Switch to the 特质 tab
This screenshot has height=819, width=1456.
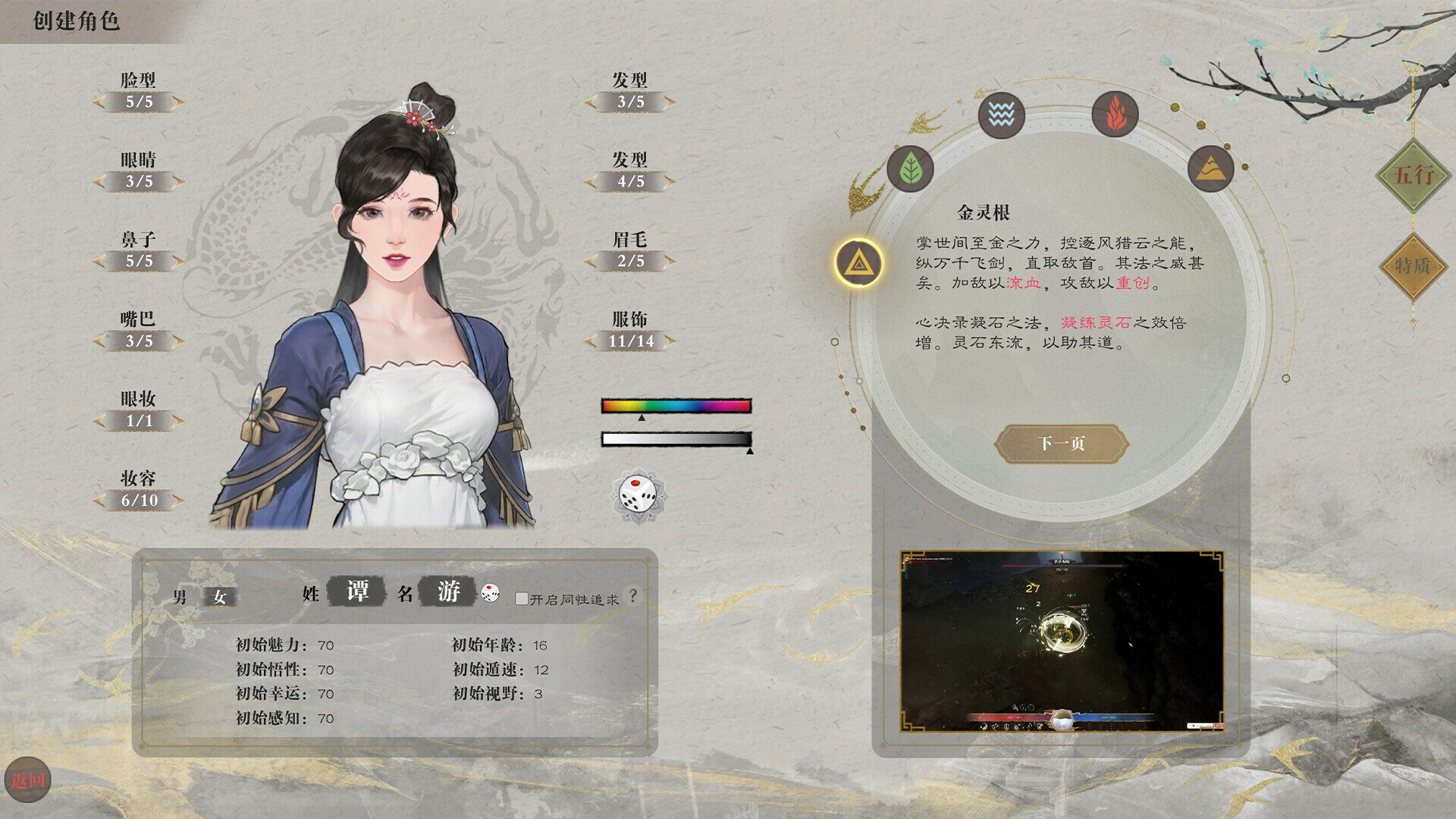1414,267
